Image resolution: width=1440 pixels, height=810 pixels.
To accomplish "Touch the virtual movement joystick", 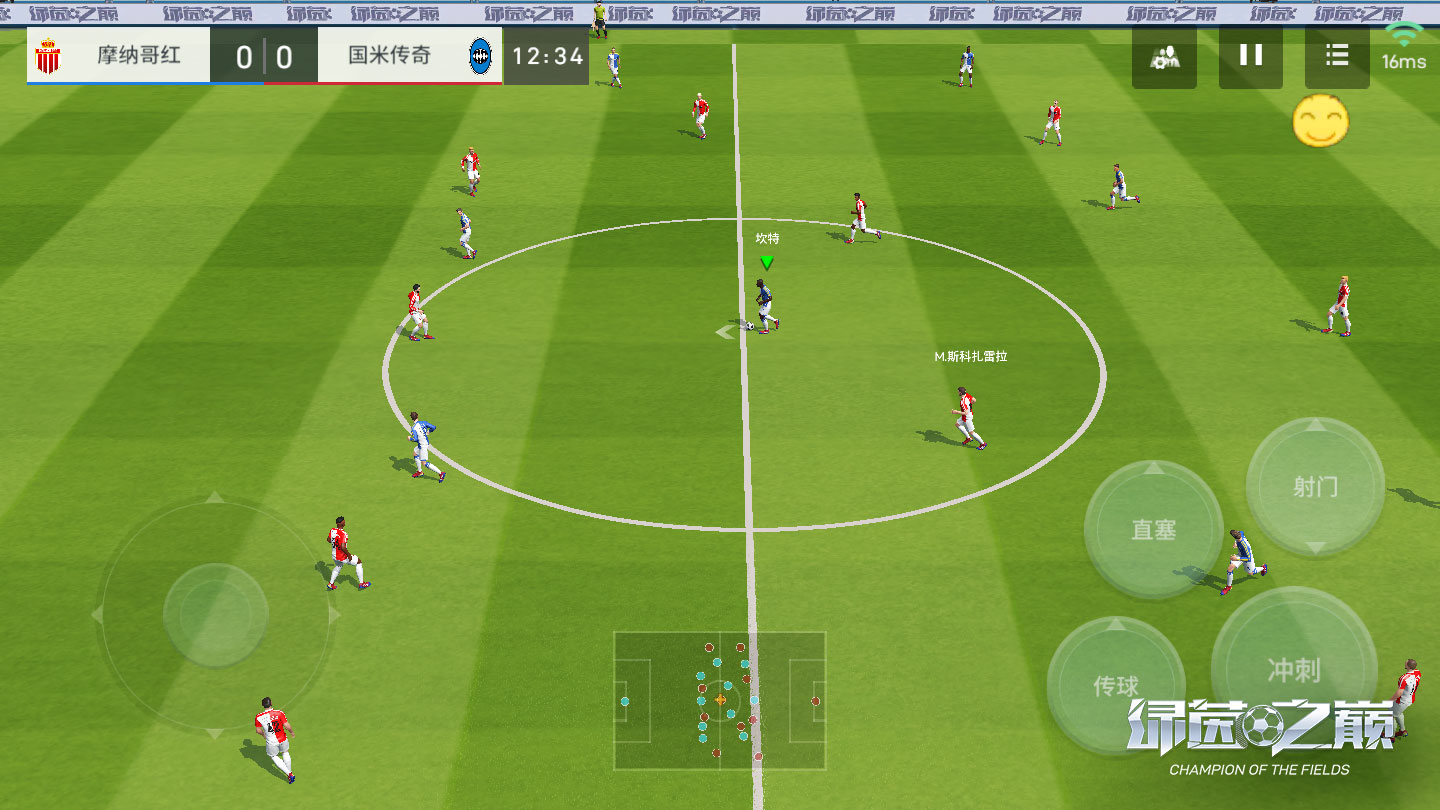I will click(x=215, y=614).
